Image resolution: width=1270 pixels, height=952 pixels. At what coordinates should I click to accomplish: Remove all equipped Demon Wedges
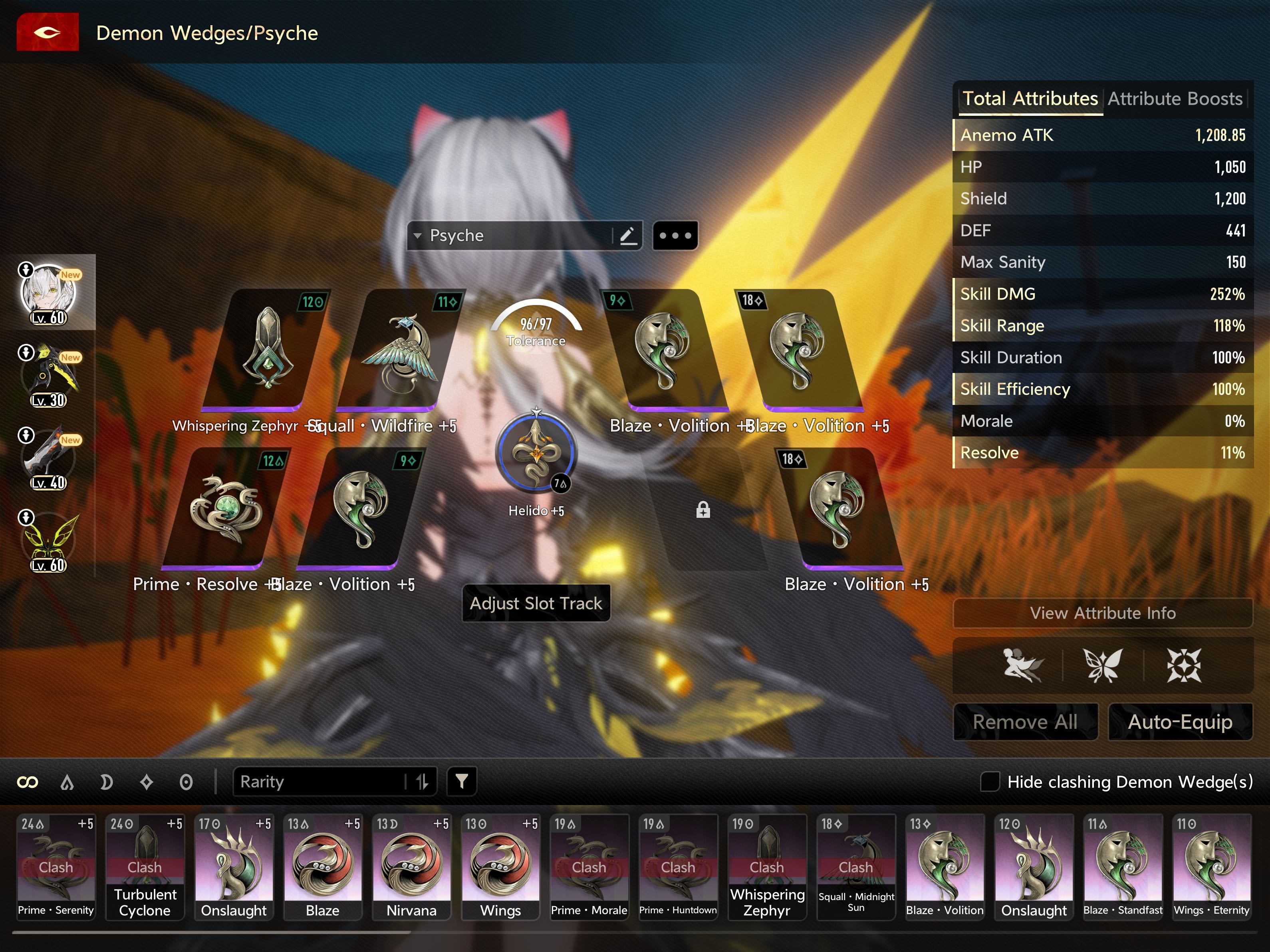click(1025, 722)
